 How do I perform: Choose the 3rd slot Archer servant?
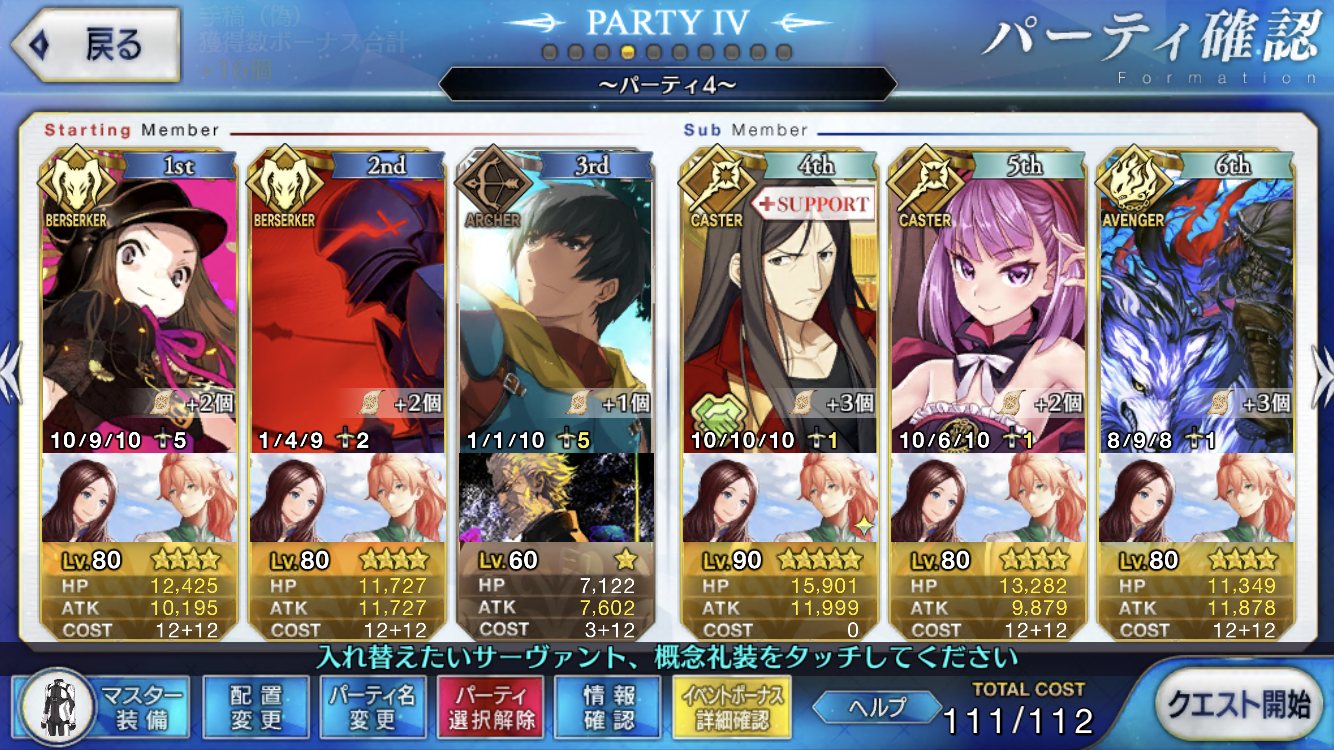[556, 300]
